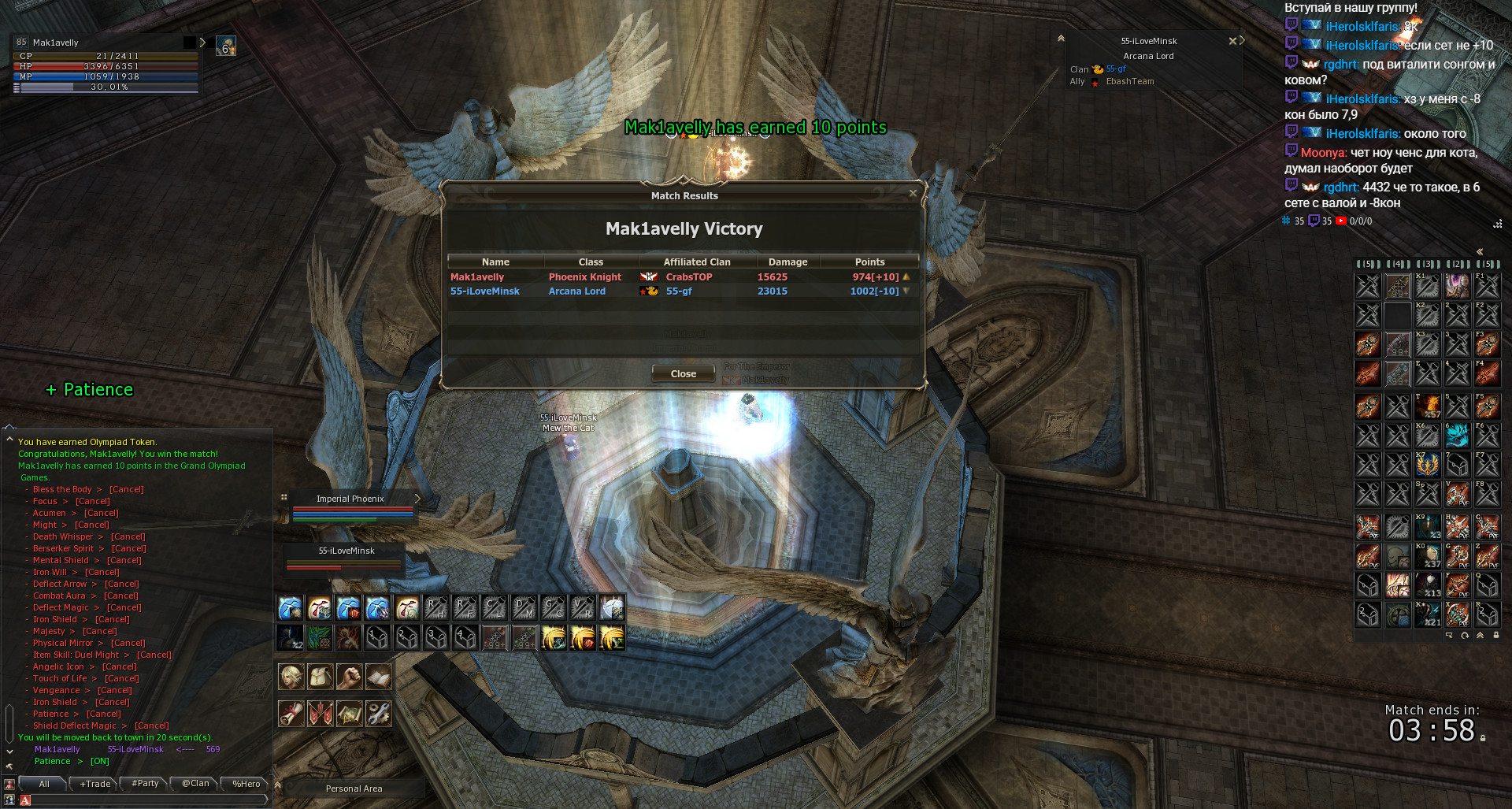Open the clan banners icon

click(x=320, y=714)
